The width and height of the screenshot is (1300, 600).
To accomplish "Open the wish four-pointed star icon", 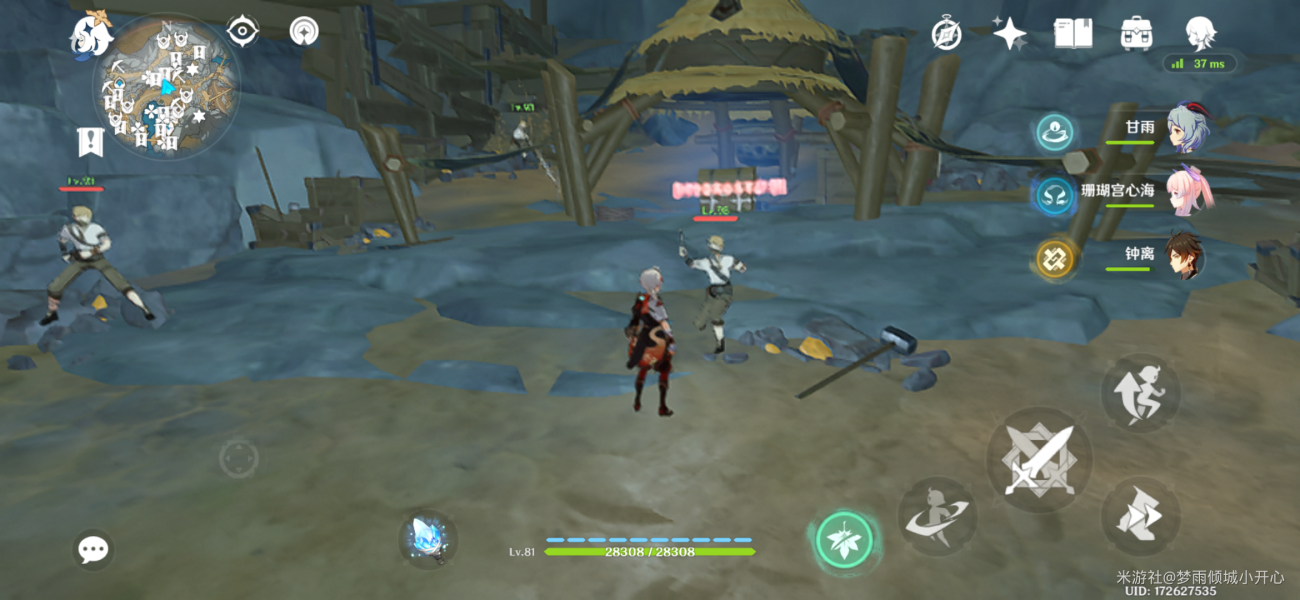I will (x=1009, y=34).
